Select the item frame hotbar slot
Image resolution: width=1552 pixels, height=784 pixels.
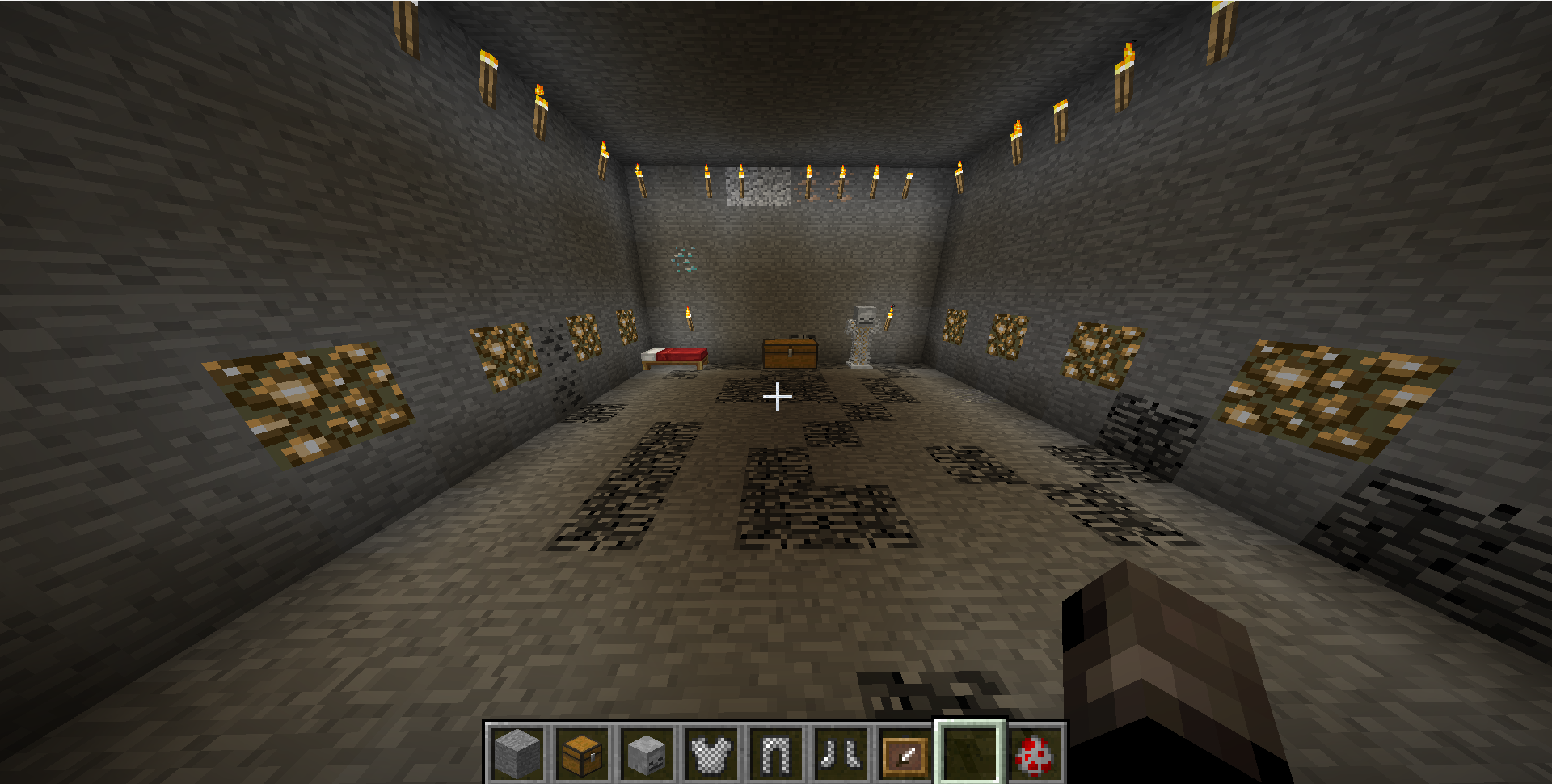905,753
